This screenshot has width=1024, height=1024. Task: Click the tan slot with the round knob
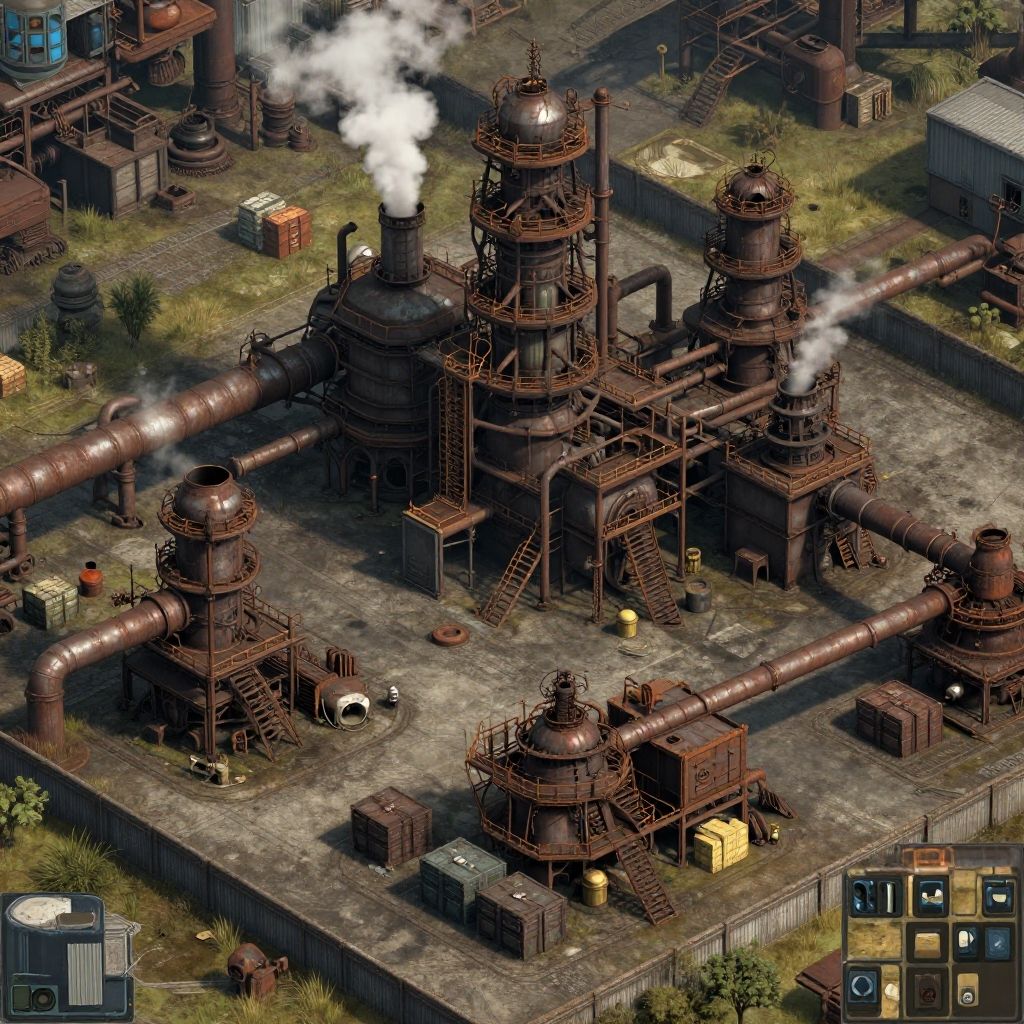coord(968,990)
